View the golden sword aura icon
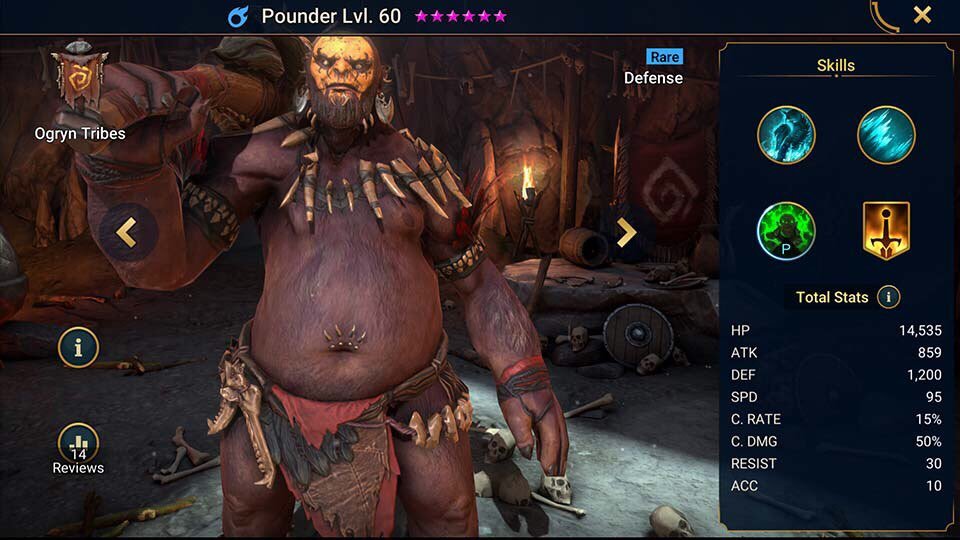 pyautogui.click(x=886, y=231)
